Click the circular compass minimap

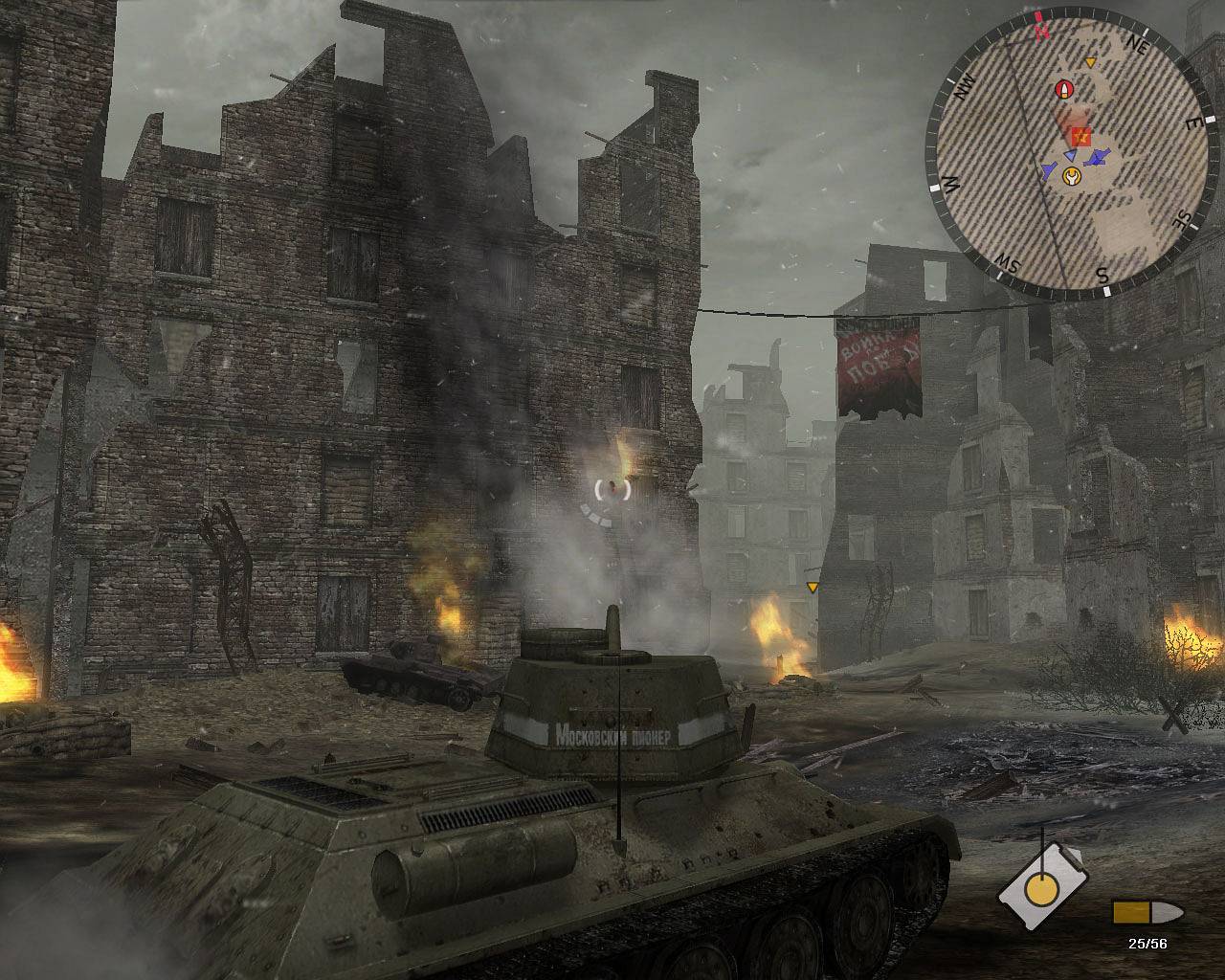pos(1063,155)
